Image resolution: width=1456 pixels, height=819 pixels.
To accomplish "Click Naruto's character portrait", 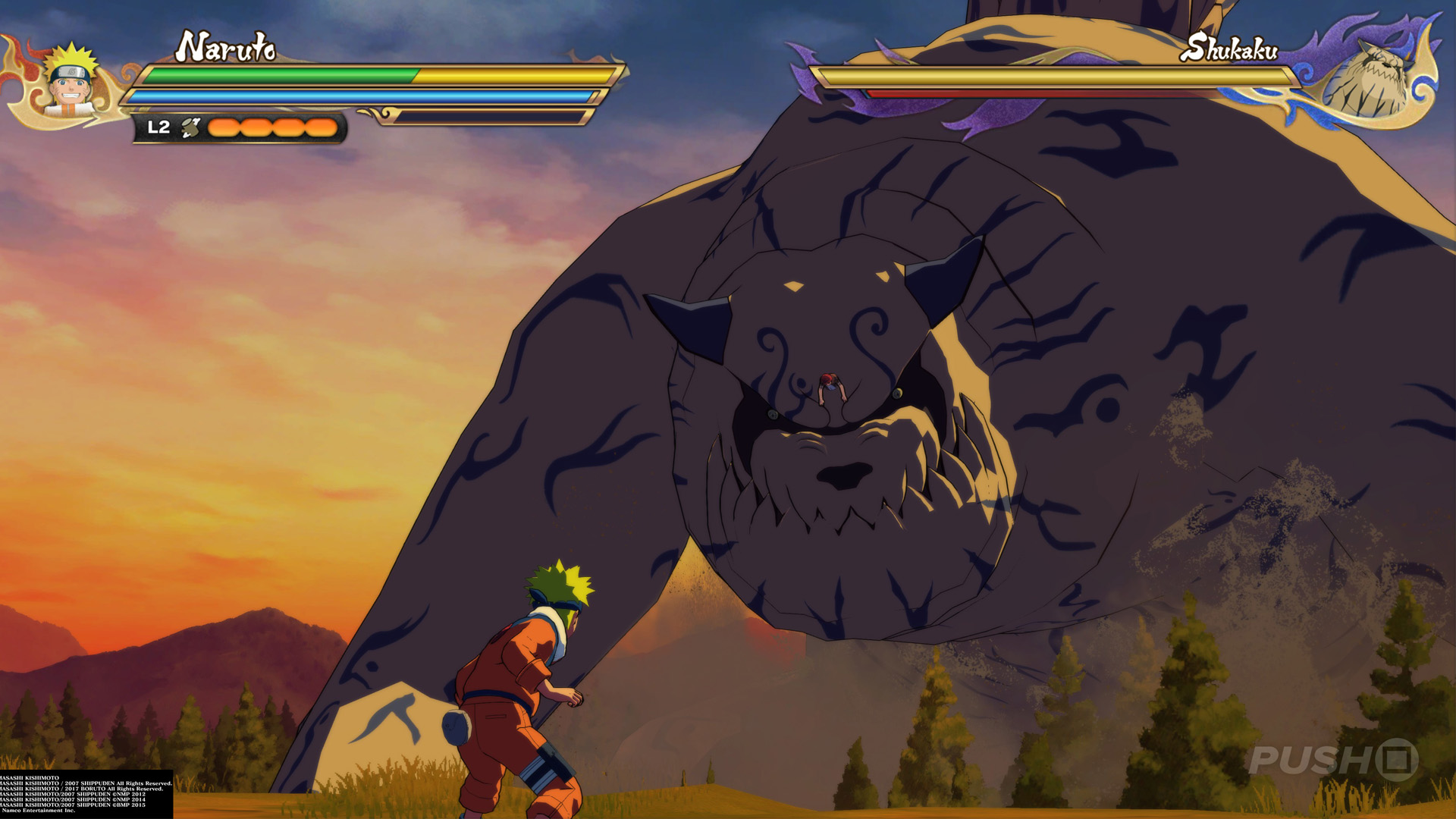I will [x=71, y=81].
